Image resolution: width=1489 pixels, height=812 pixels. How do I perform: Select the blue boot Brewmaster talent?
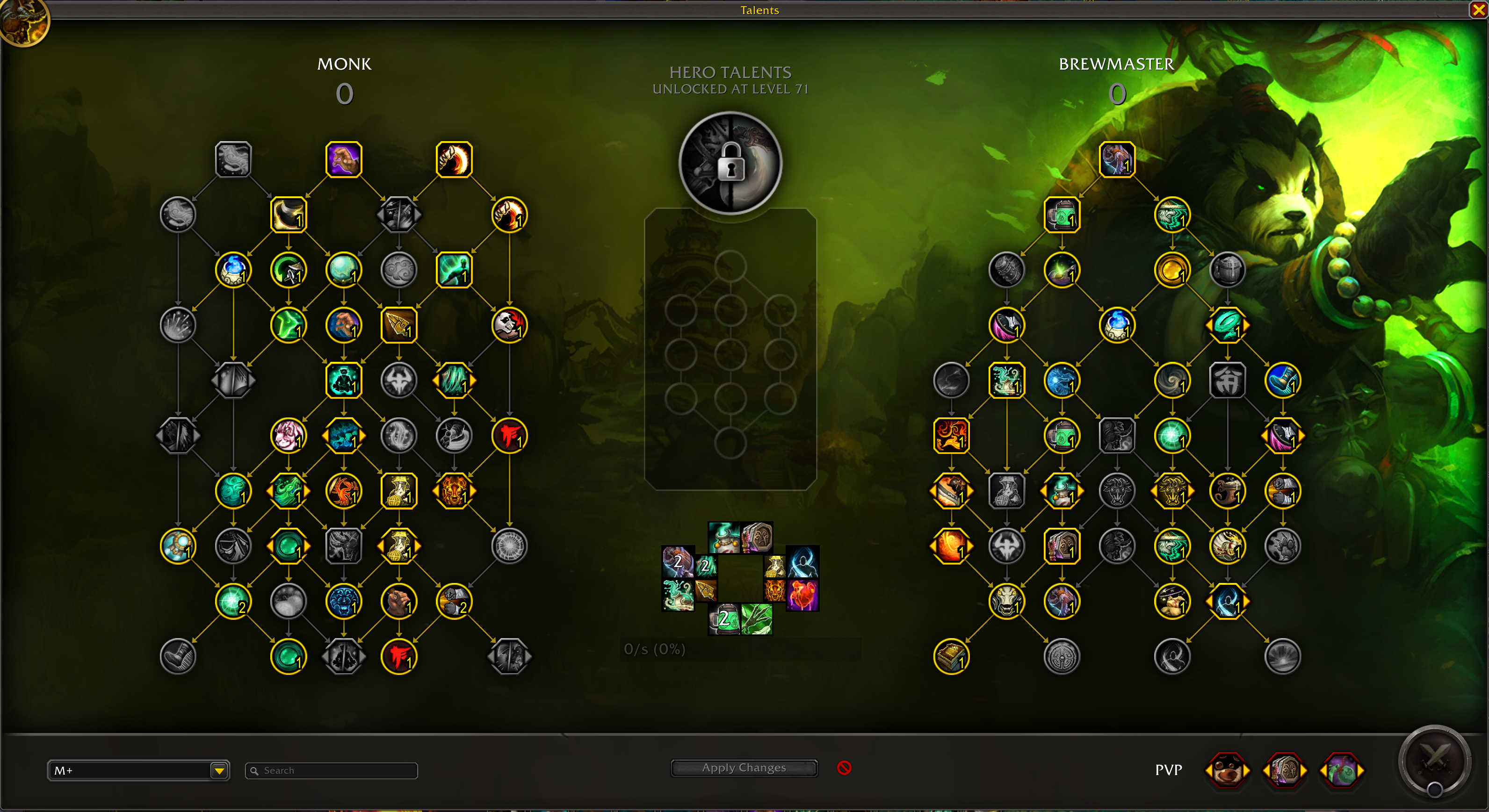(x=1283, y=380)
